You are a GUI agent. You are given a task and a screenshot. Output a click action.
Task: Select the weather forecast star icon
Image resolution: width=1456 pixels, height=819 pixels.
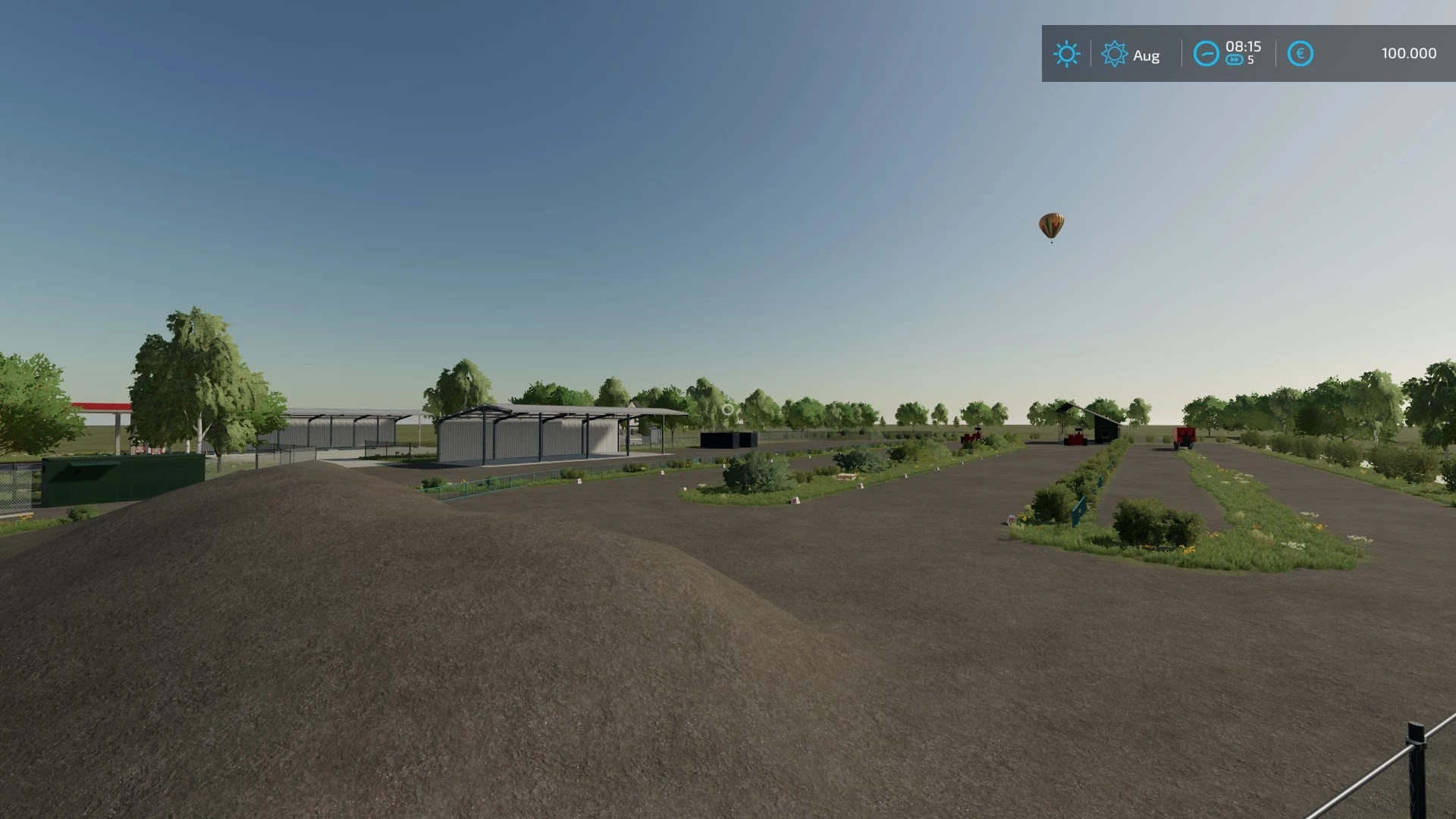point(1115,54)
